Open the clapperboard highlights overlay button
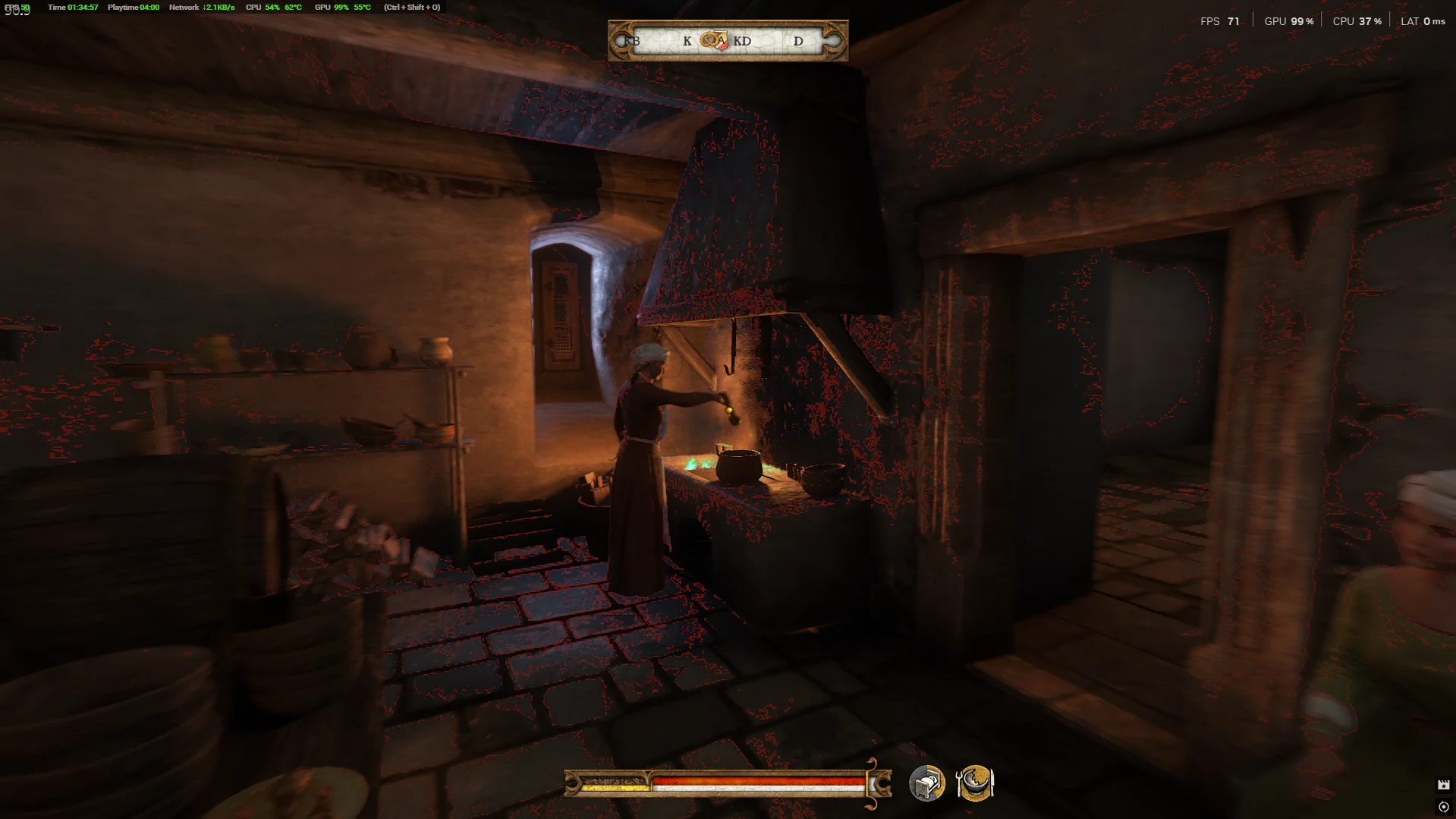 pyautogui.click(x=1443, y=785)
